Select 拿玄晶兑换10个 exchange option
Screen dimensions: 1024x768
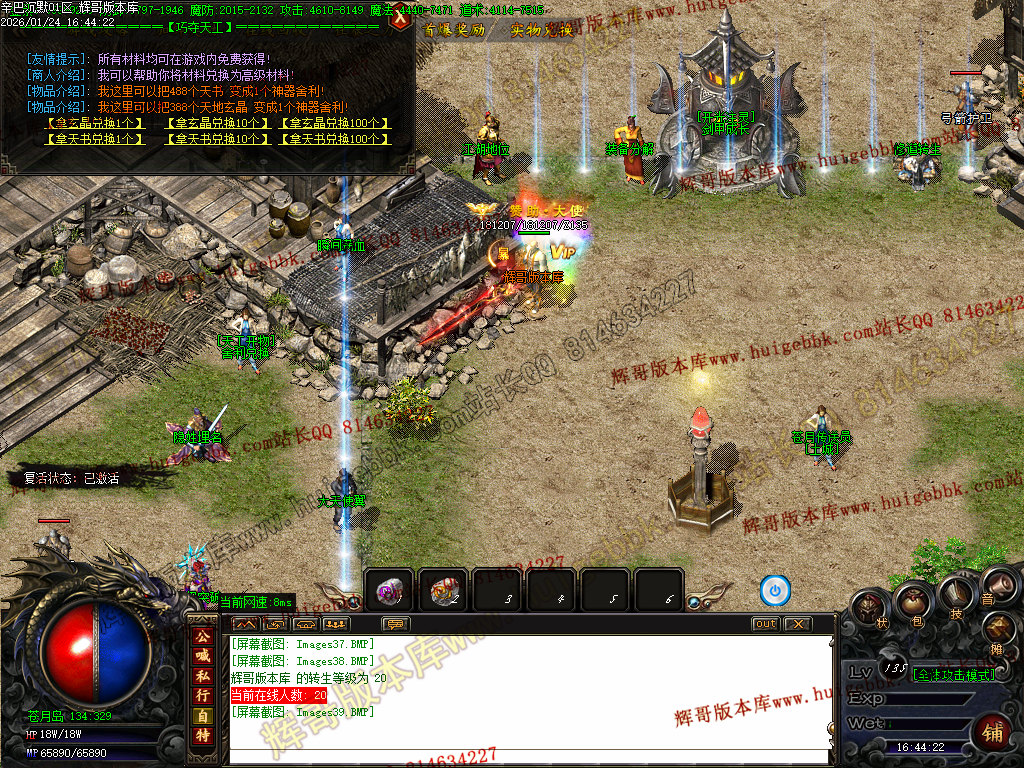[216, 124]
